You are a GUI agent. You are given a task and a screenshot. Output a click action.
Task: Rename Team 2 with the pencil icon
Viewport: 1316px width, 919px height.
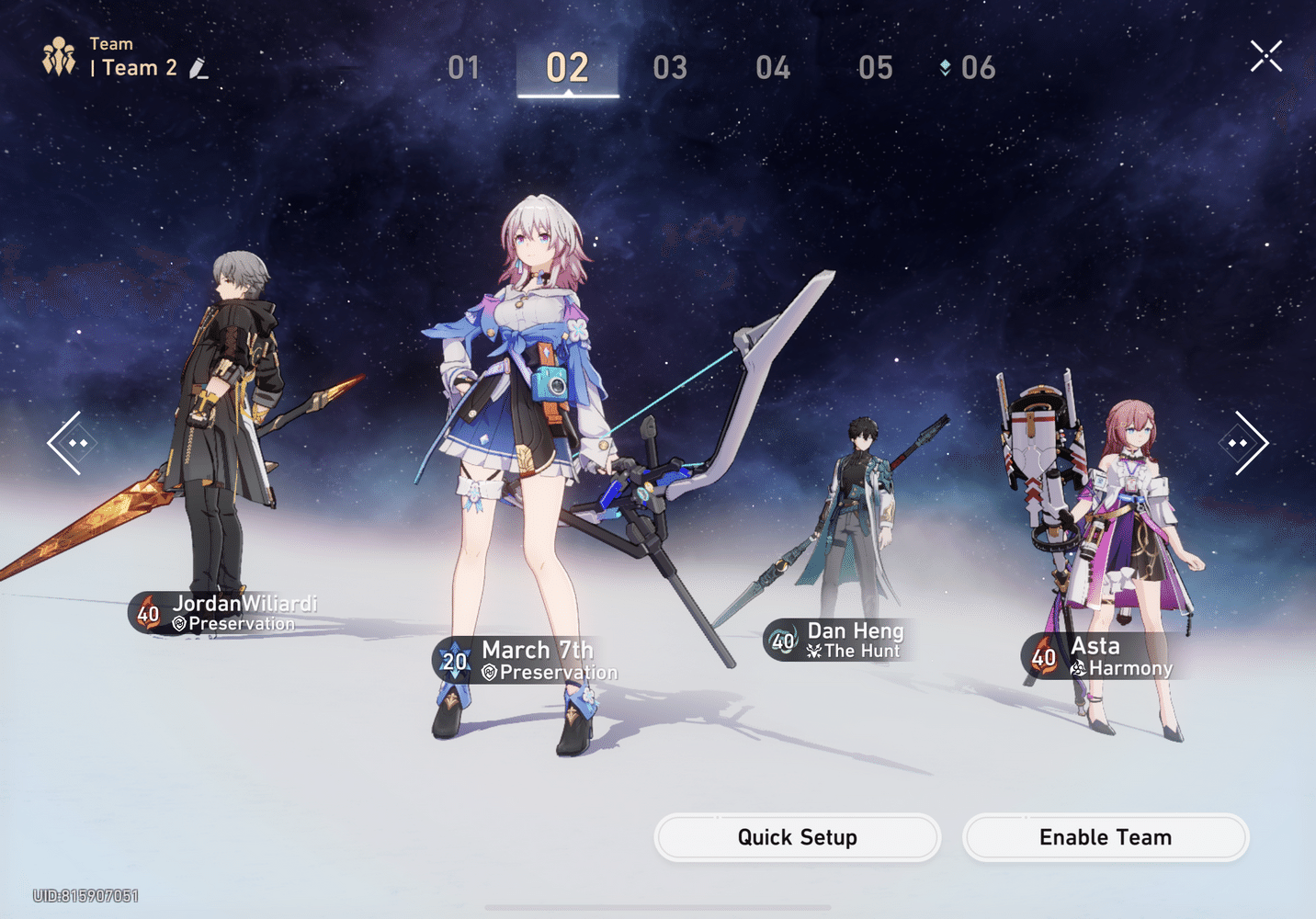pyautogui.click(x=199, y=69)
